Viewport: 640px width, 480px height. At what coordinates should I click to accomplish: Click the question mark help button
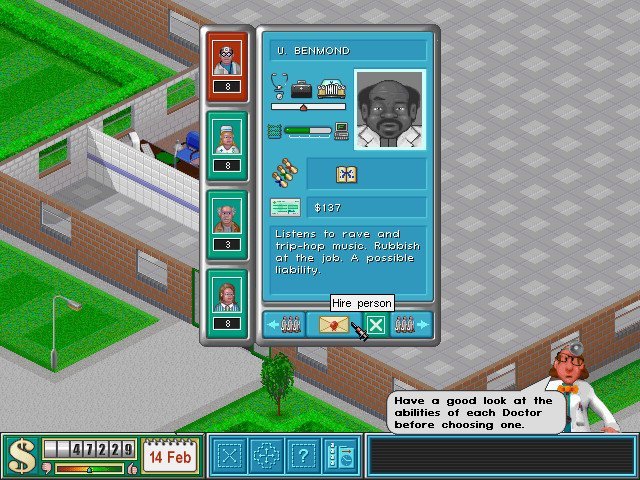(300, 456)
